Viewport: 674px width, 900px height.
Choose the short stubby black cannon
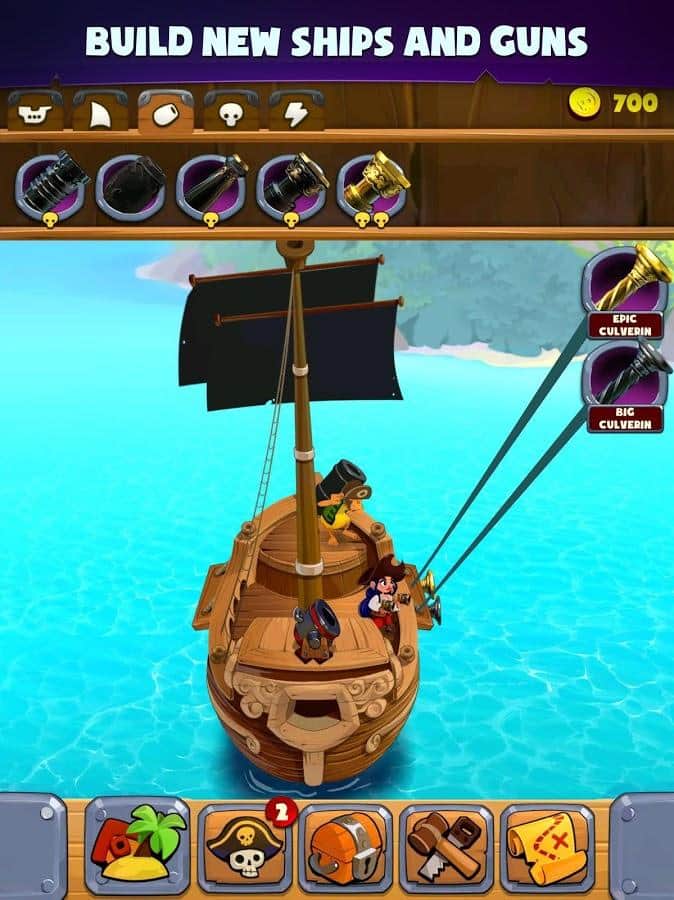(x=131, y=186)
